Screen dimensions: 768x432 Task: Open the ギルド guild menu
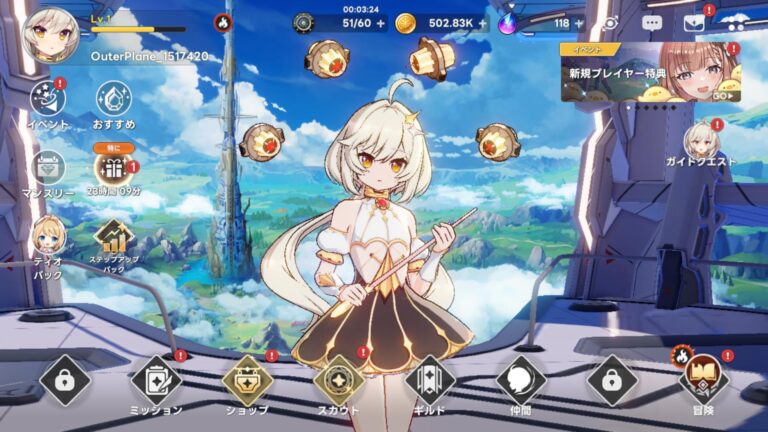(430, 381)
